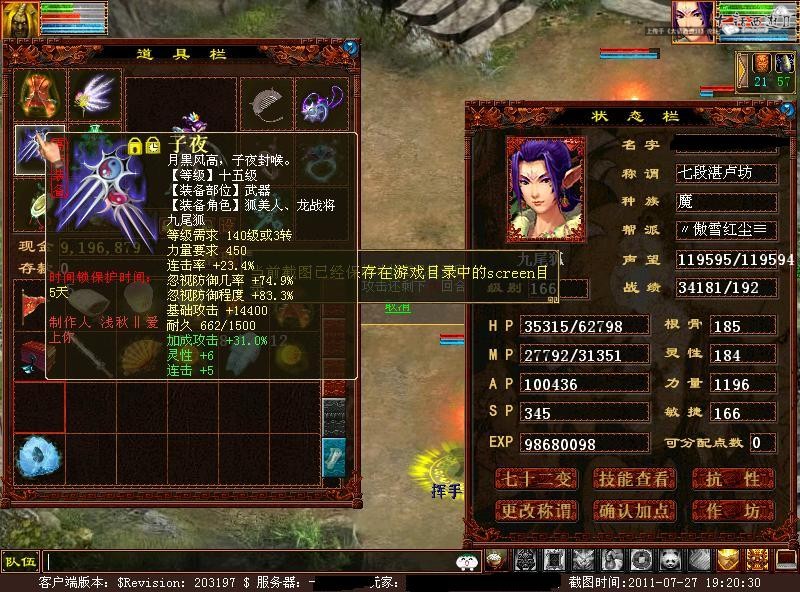Close the 道具栏 inventory panel
Screen dimensions: 800x592
[351, 46]
